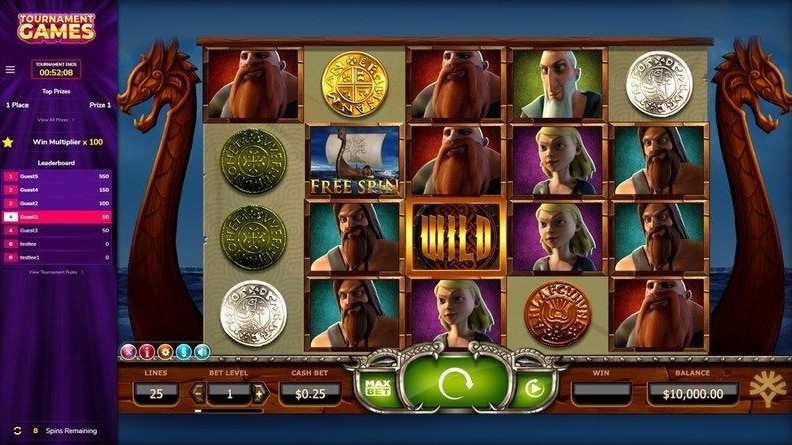Set the Max Bet
This screenshot has height=445, width=792.
point(378,385)
